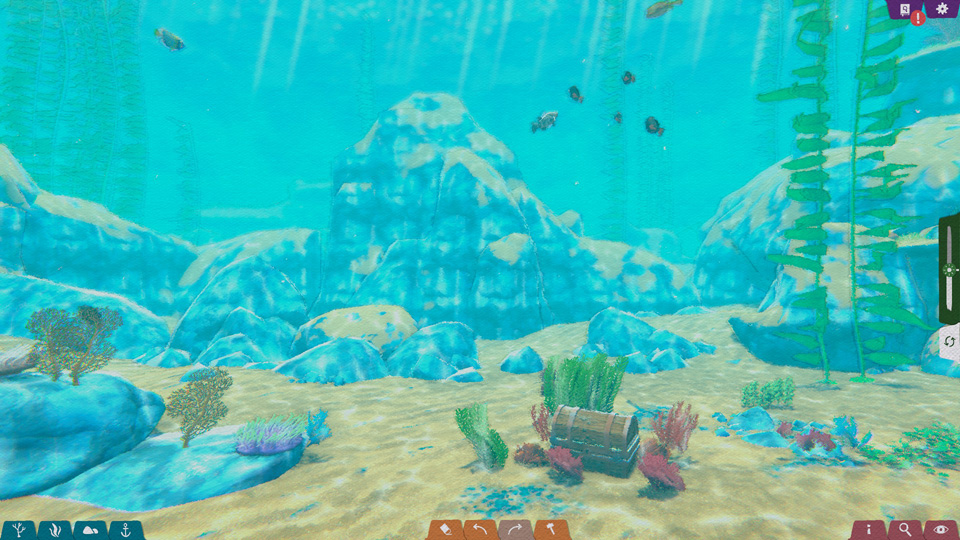Toggle the eye visibility button
960x540 pixels.
tap(940, 530)
